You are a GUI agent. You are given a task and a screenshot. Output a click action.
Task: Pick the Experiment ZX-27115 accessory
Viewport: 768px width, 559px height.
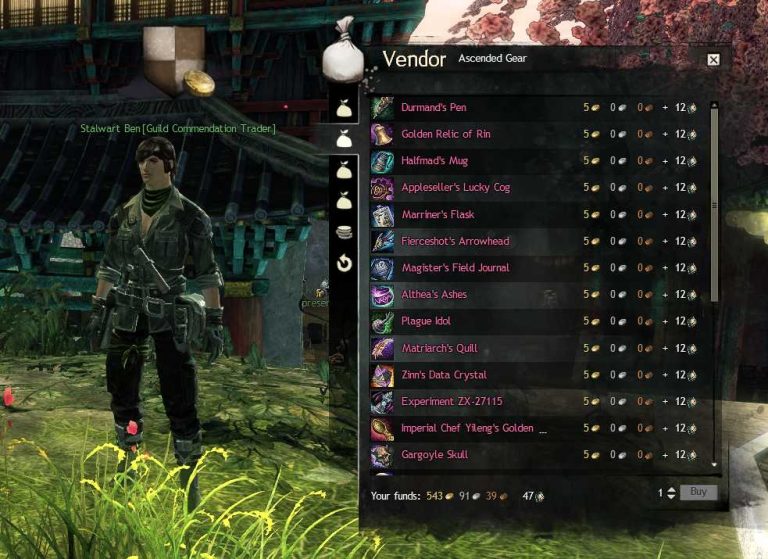pyautogui.click(x=451, y=402)
